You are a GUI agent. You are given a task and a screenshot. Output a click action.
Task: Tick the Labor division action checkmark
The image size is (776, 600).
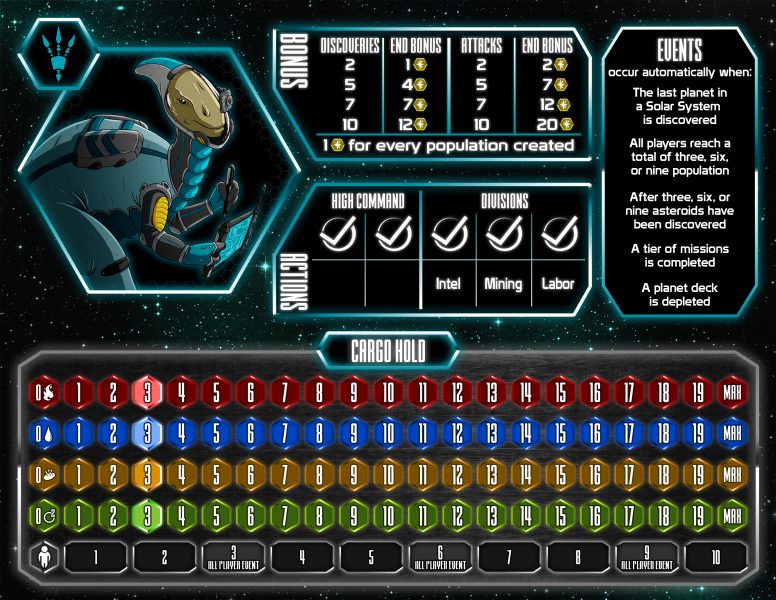click(x=558, y=235)
